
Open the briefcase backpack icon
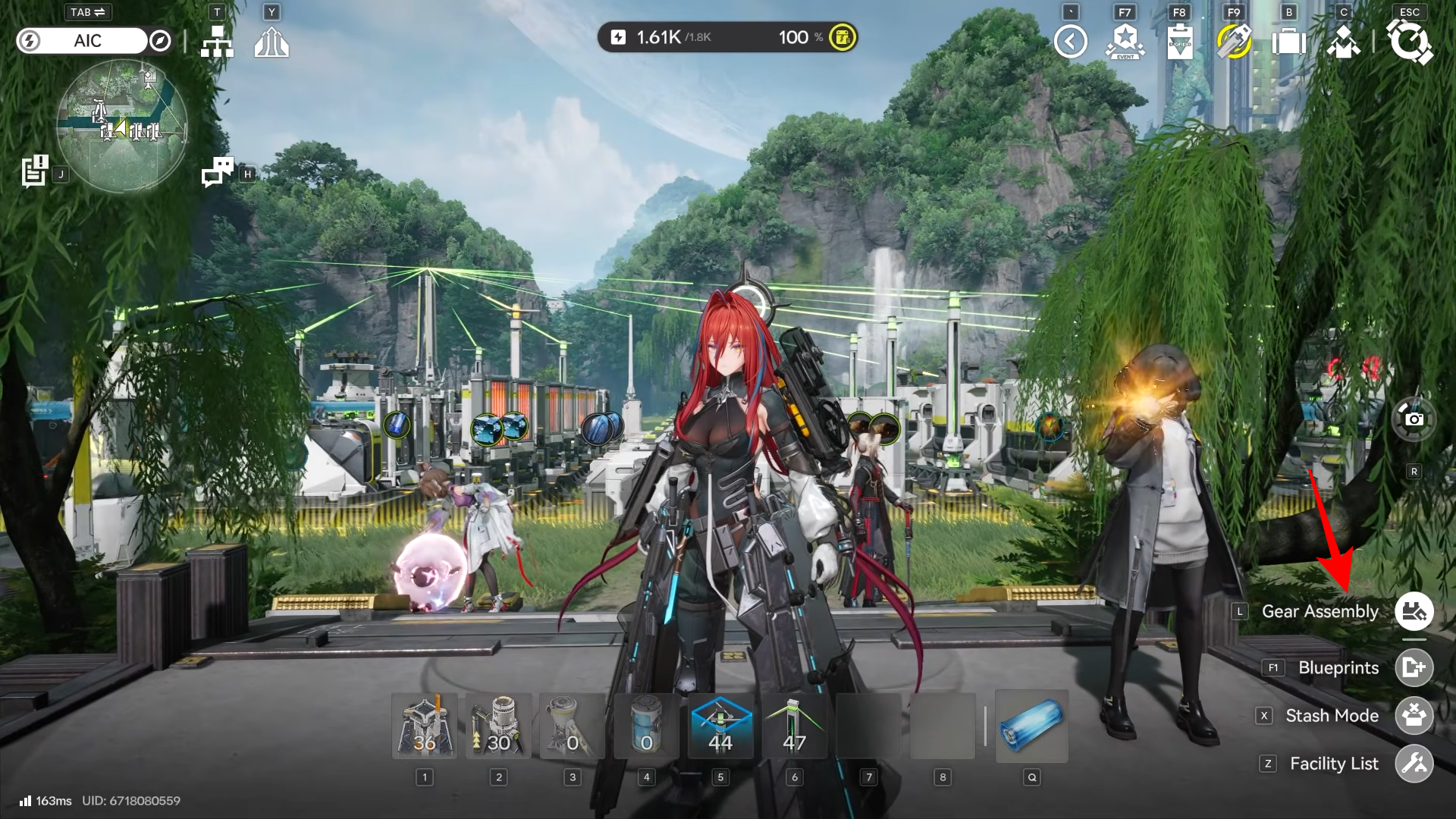click(1288, 42)
